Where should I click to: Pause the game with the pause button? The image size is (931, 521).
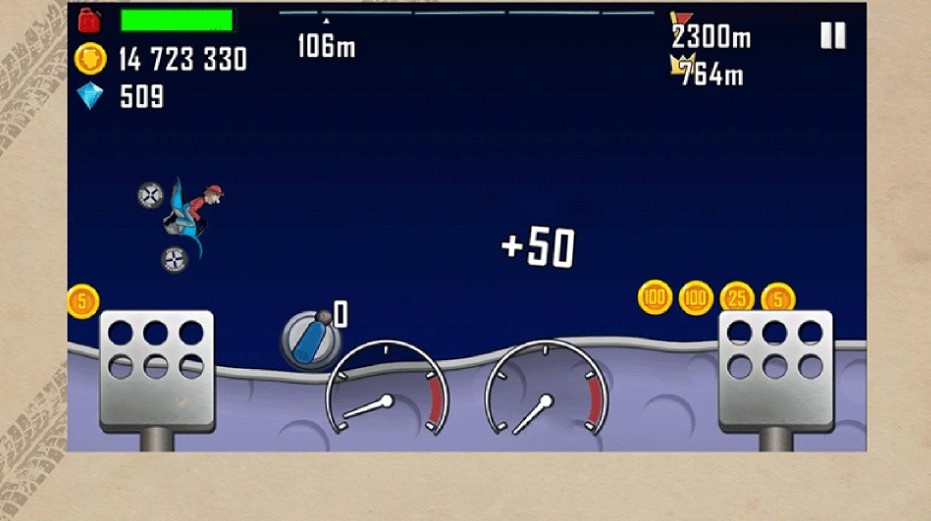pos(832,36)
